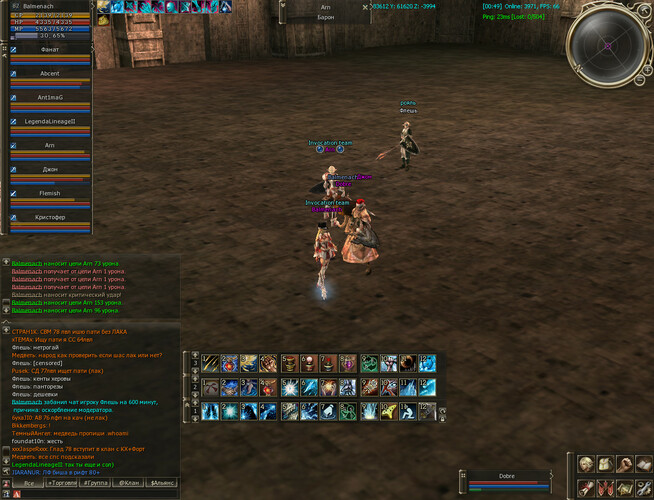Switch to the Все chat tab
The width and height of the screenshot is (654, 500).
pyautogui.click(x=29, y=483)
